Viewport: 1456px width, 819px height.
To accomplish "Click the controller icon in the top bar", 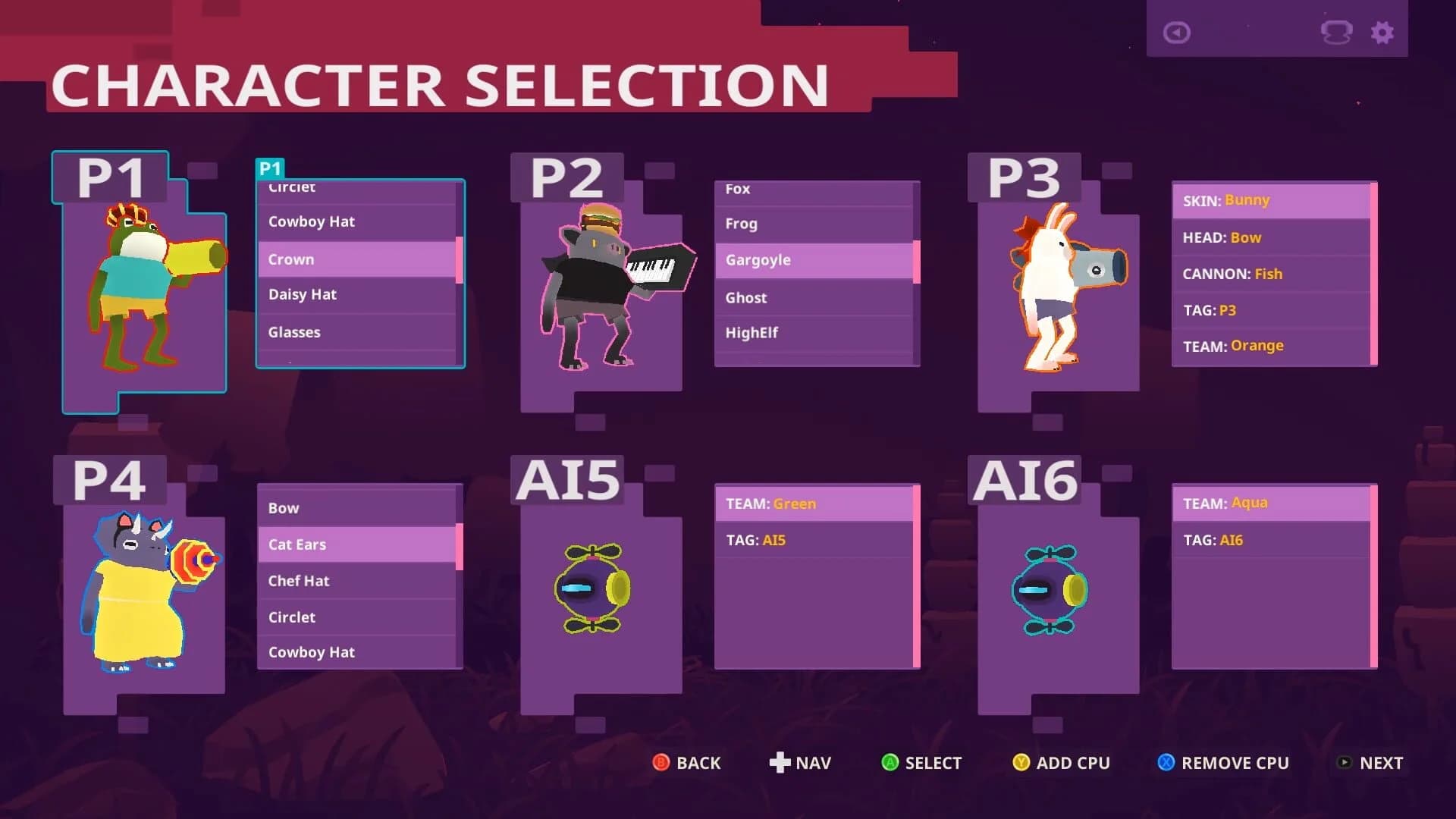I will (x=1337, y=33).
